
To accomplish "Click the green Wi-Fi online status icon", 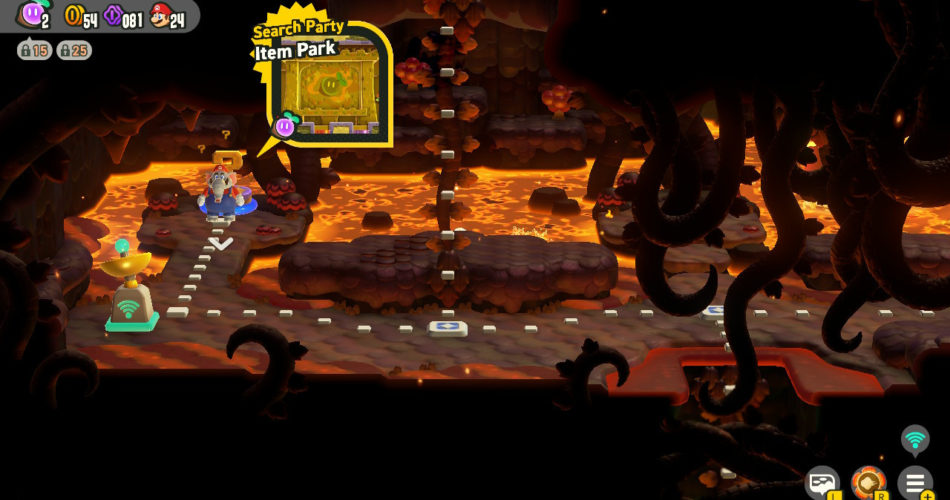I will 914,439.
